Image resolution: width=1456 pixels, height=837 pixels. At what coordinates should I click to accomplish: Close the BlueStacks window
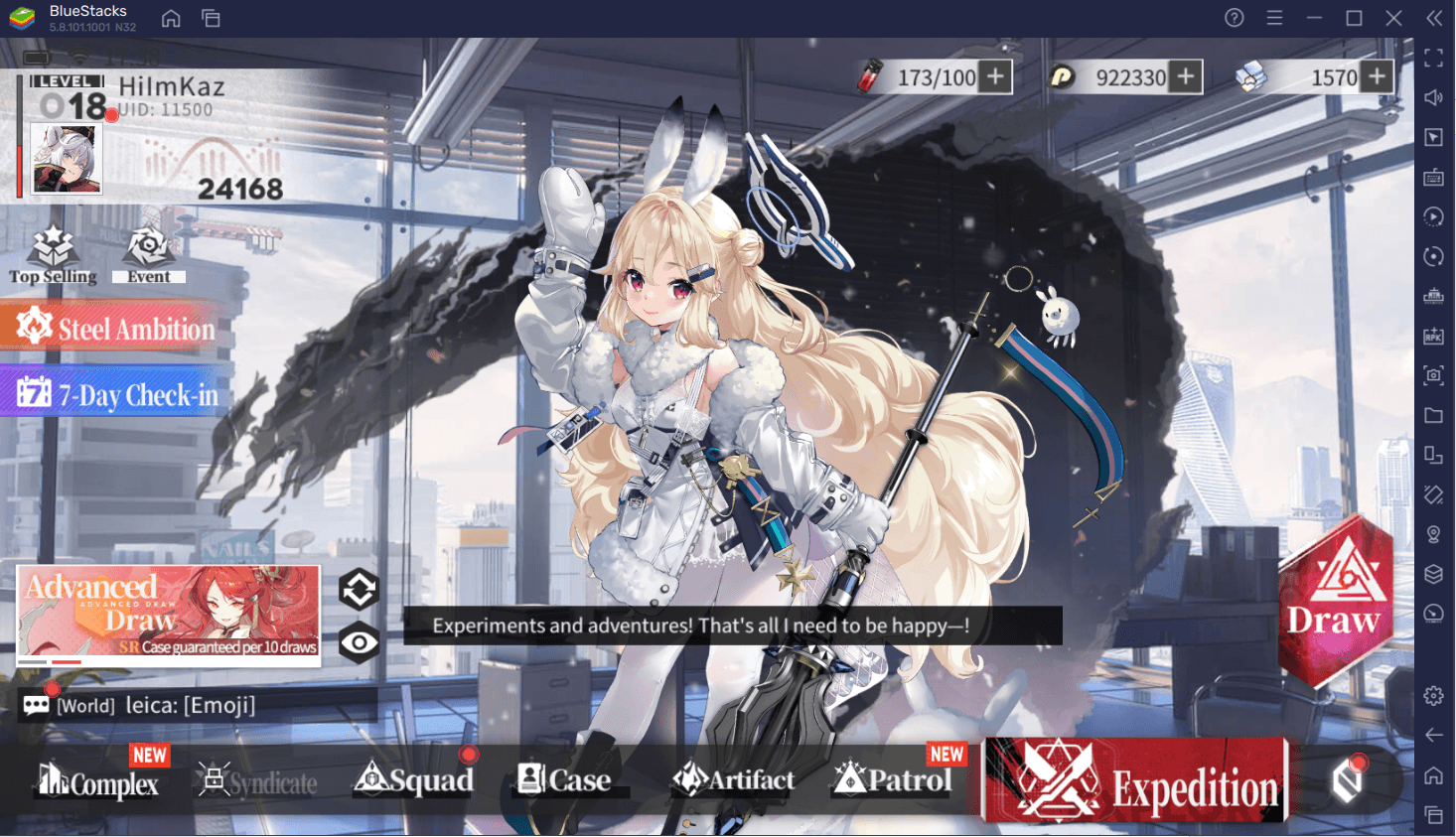(x=1393, y=18)
